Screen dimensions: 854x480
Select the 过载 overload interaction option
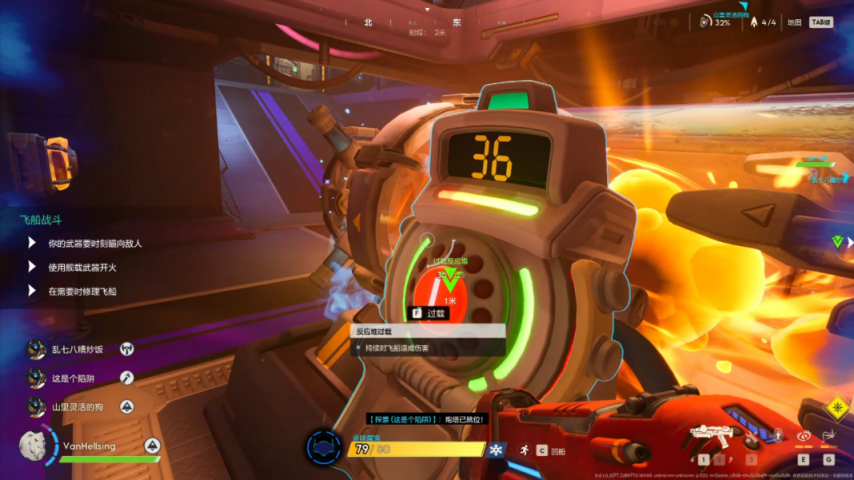point(428,313)
